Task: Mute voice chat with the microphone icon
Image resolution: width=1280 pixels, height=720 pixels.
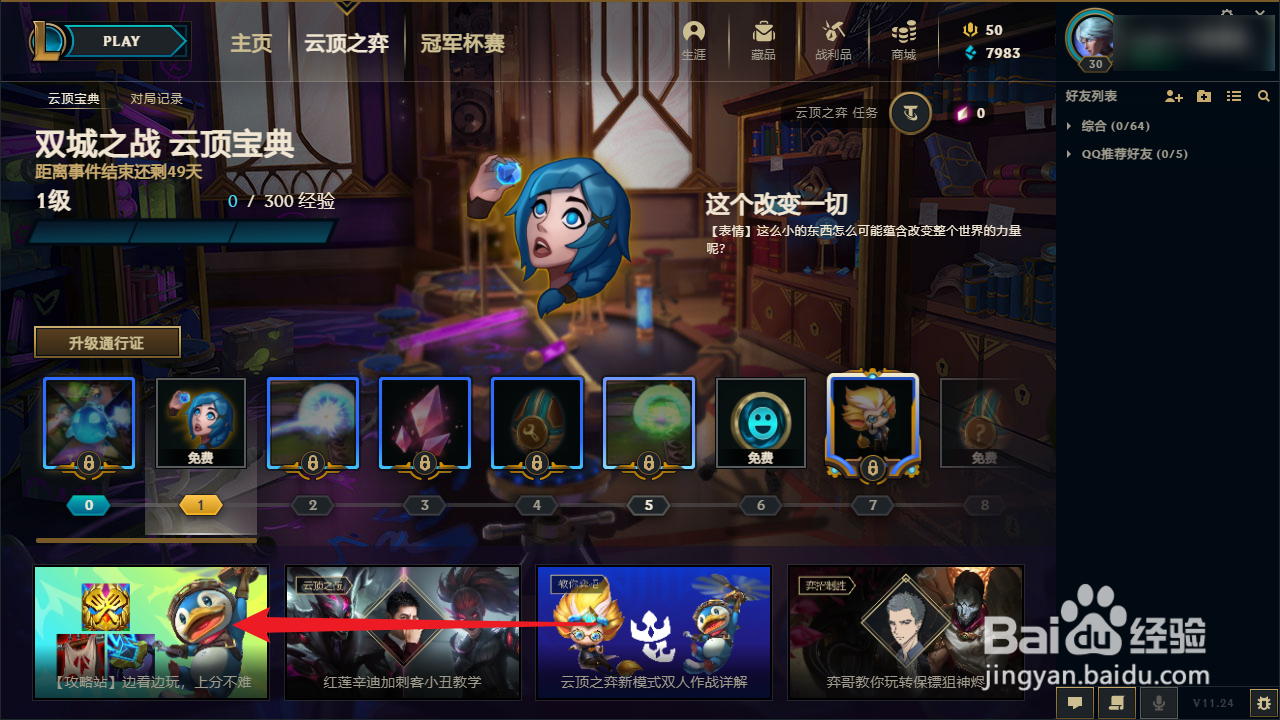Action: (x=1158, y=703)
